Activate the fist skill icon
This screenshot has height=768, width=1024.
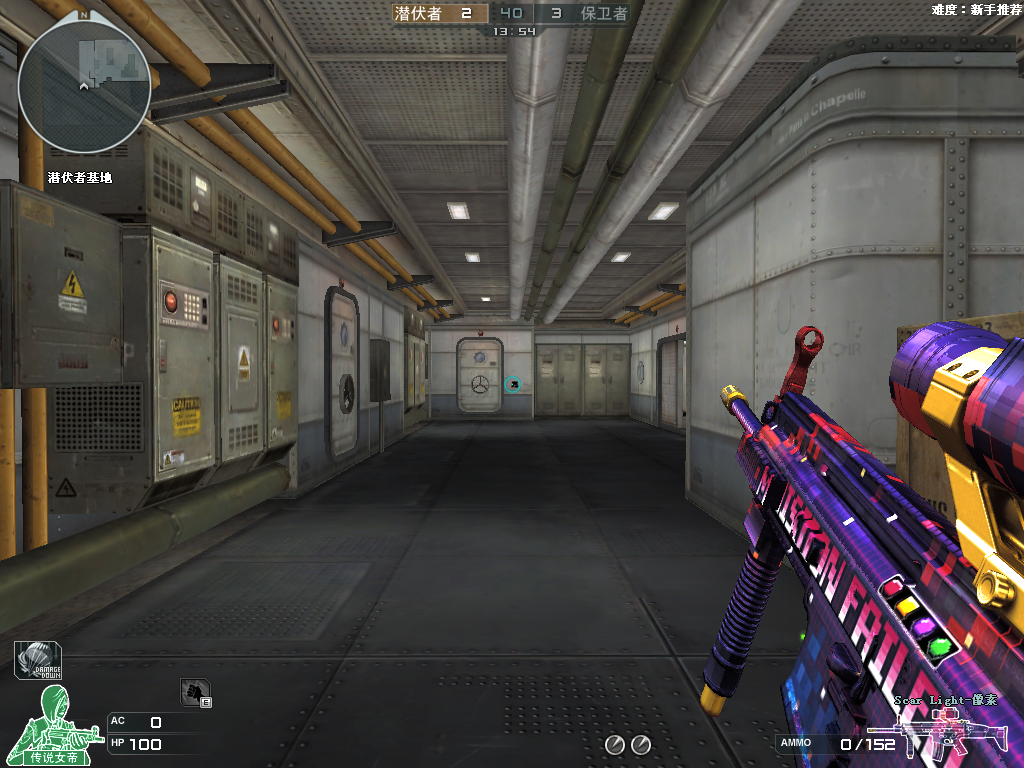pyautogui.click(x=194, y=691)
